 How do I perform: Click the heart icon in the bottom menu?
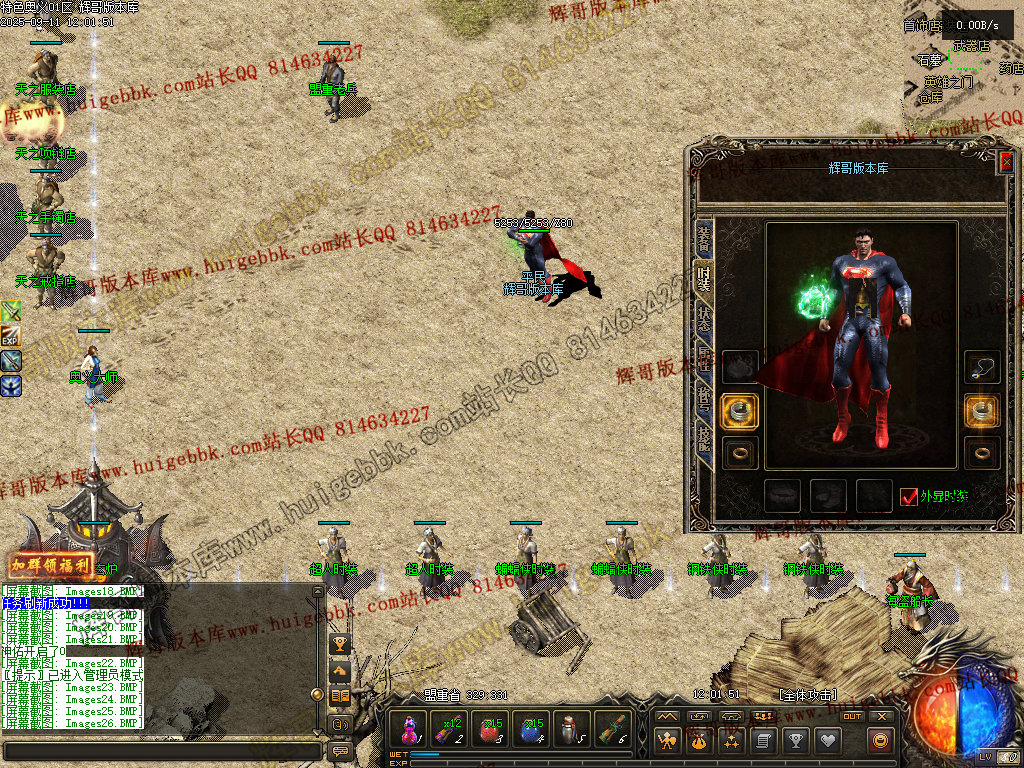827,741
